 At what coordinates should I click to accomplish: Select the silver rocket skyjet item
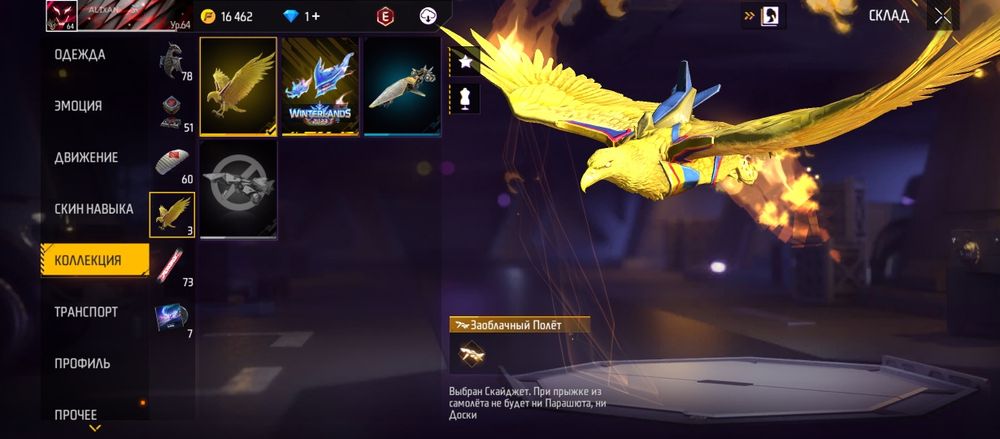(402, 86)
